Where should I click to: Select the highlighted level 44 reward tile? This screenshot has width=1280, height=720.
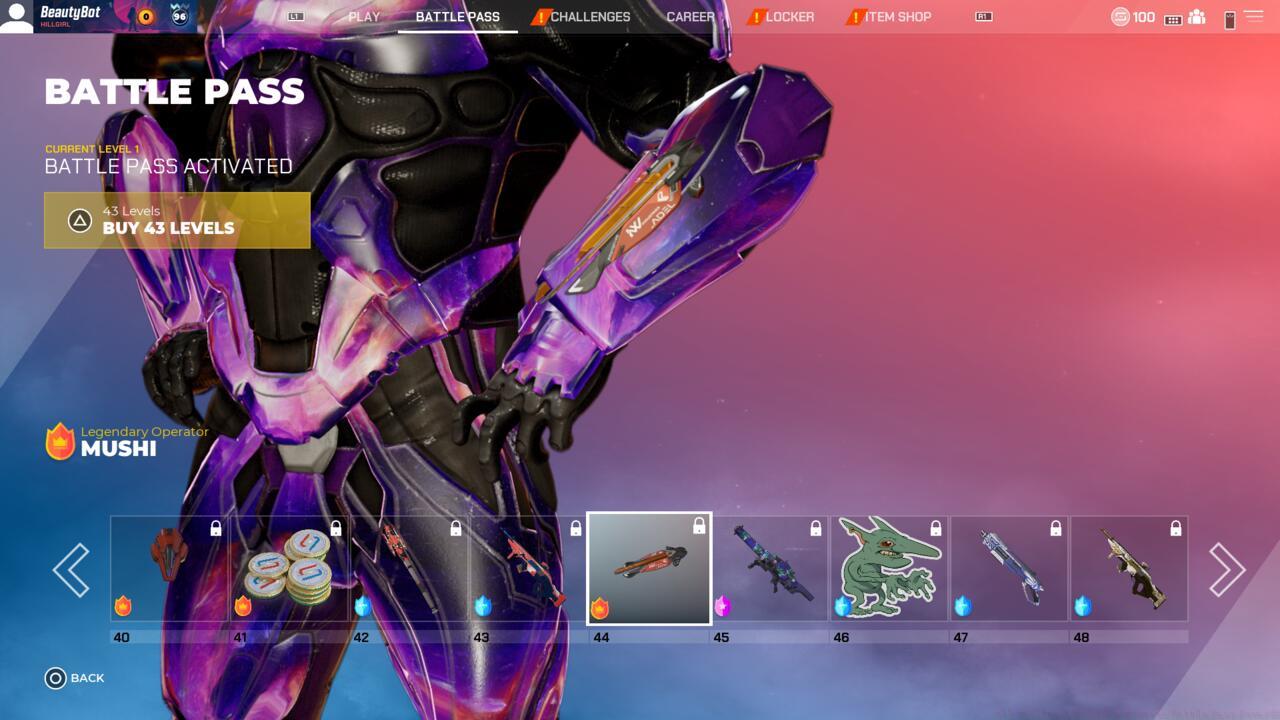coord(649,568)
